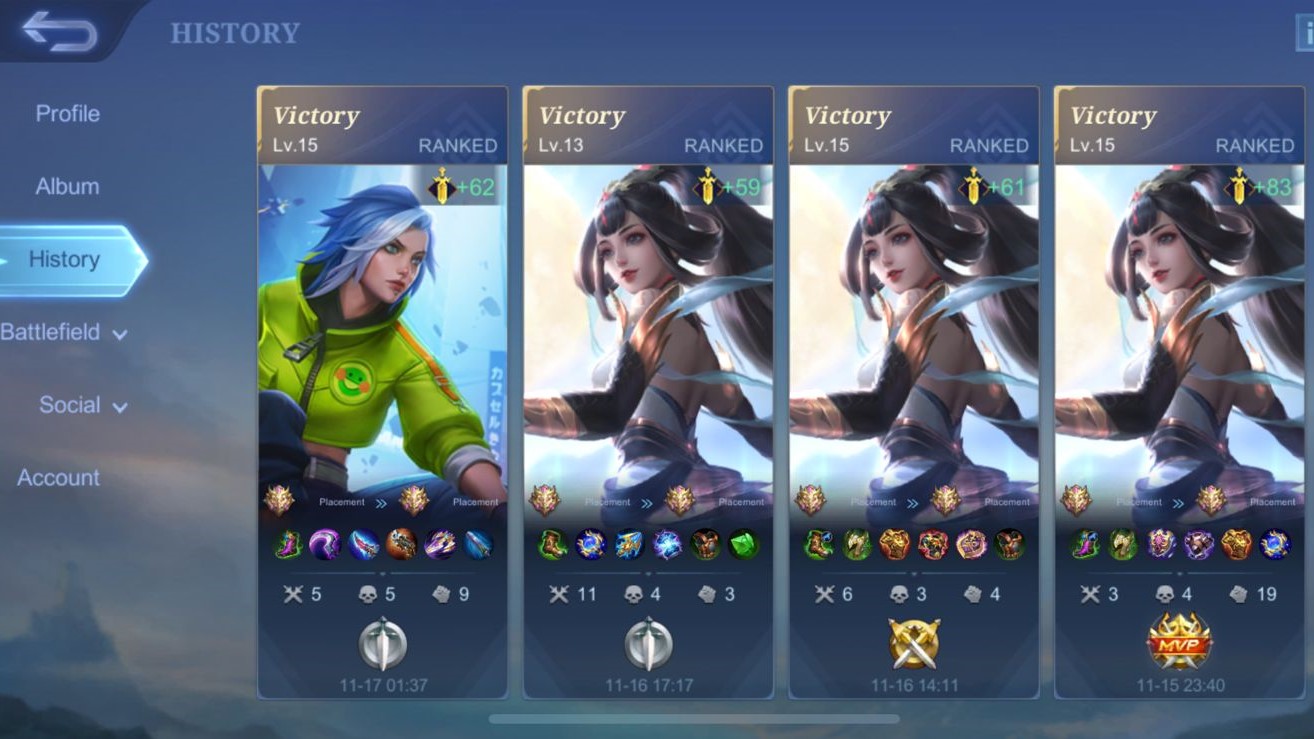Switch to the Profile tab
The width and height of the screenshot is (1314, 739).
(x=67, y=113)
